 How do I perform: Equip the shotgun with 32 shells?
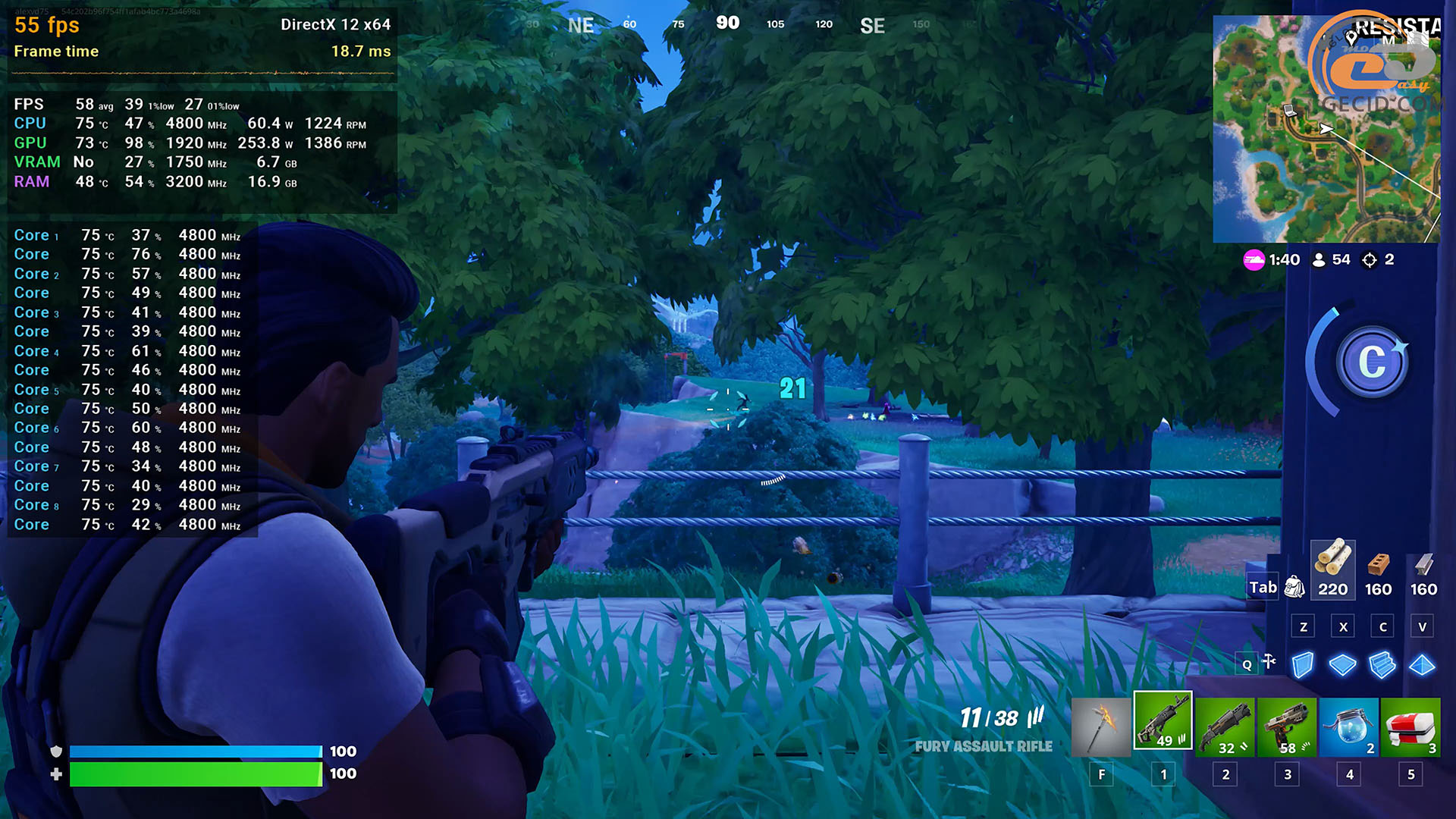click(1225, 726)
